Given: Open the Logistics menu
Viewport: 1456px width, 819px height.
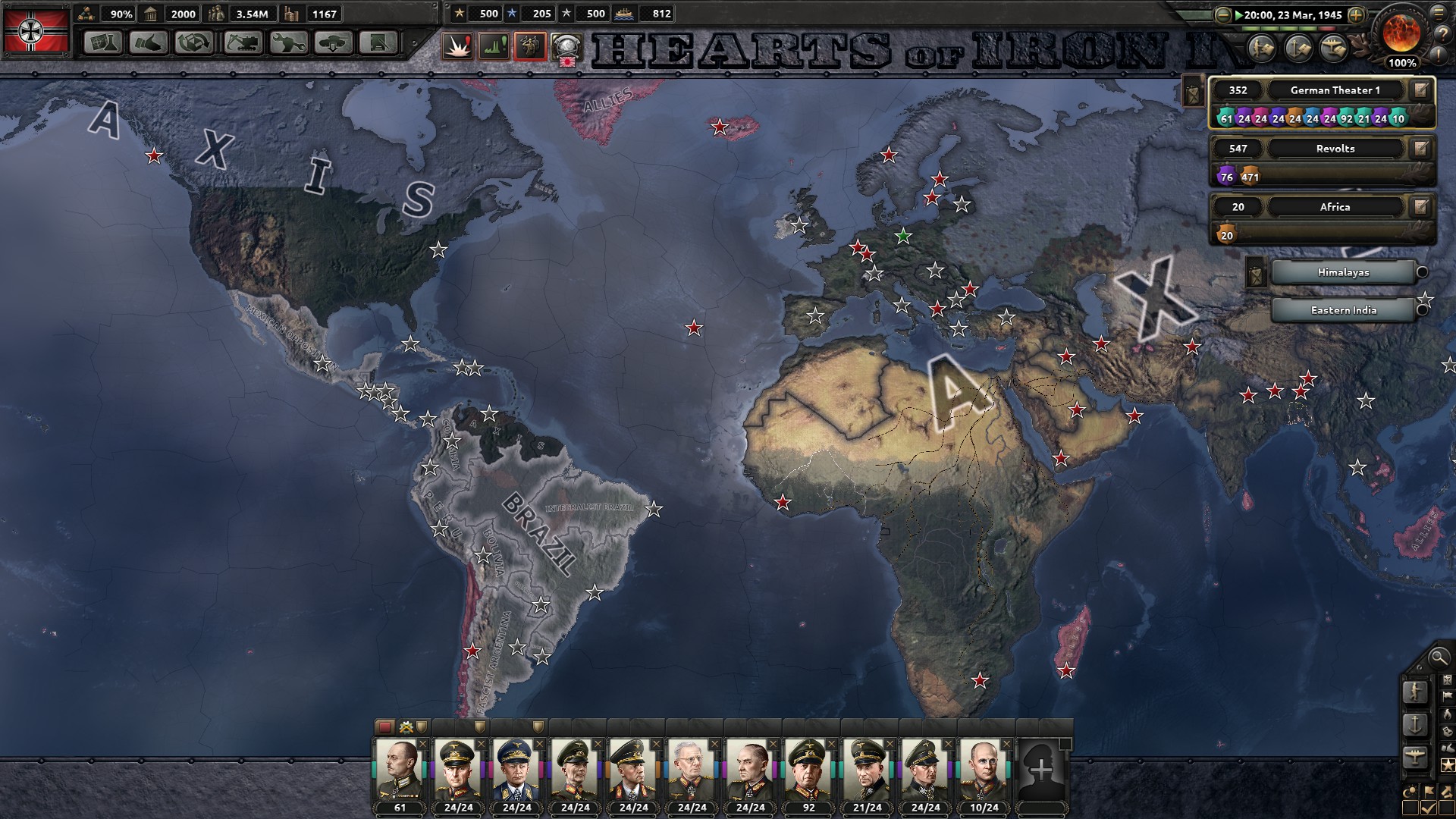Looking at the screenshot, I should coord(378,42).
